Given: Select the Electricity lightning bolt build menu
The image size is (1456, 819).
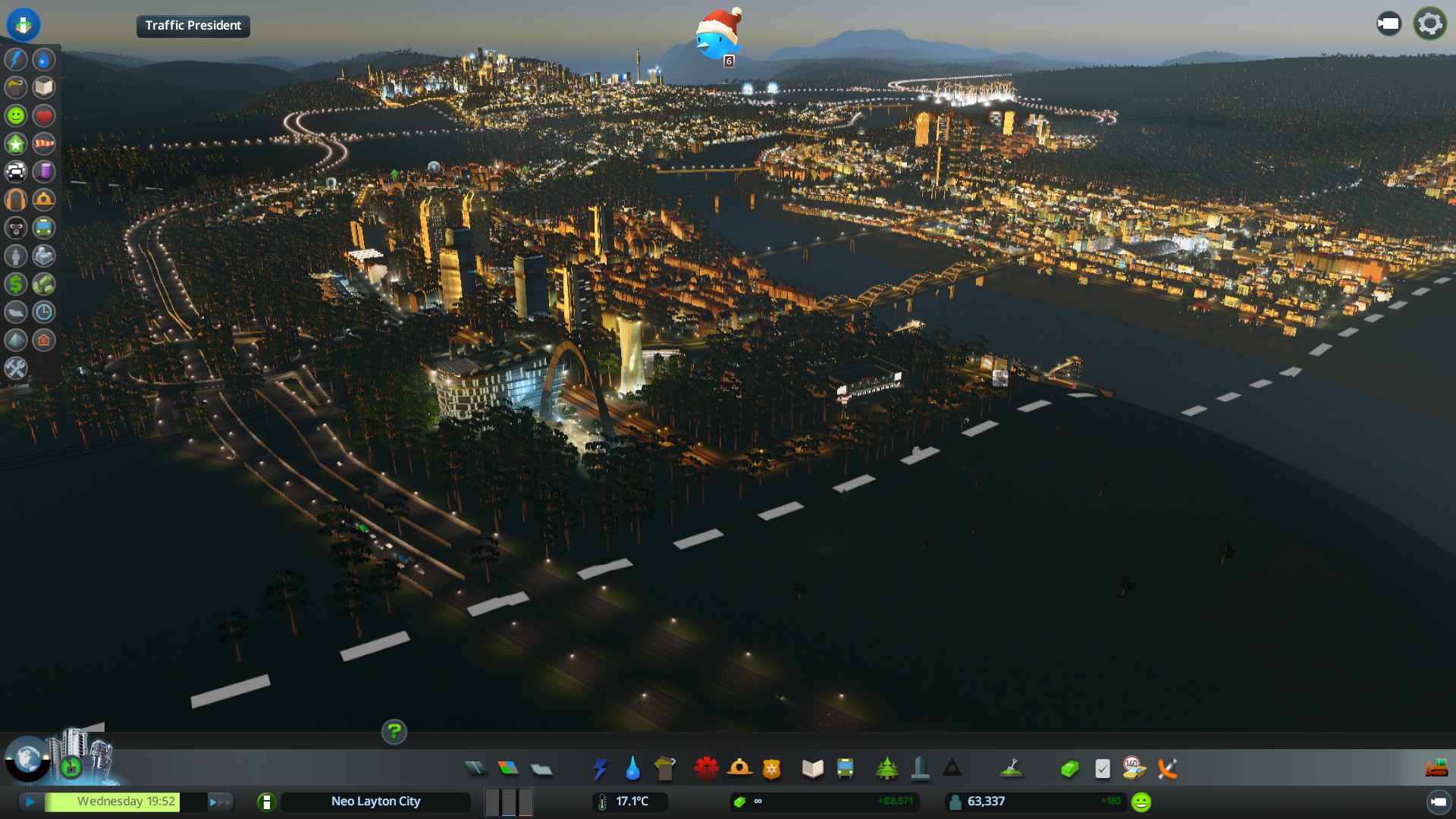Looking at the screenshot, I should [x=601, y=769].
